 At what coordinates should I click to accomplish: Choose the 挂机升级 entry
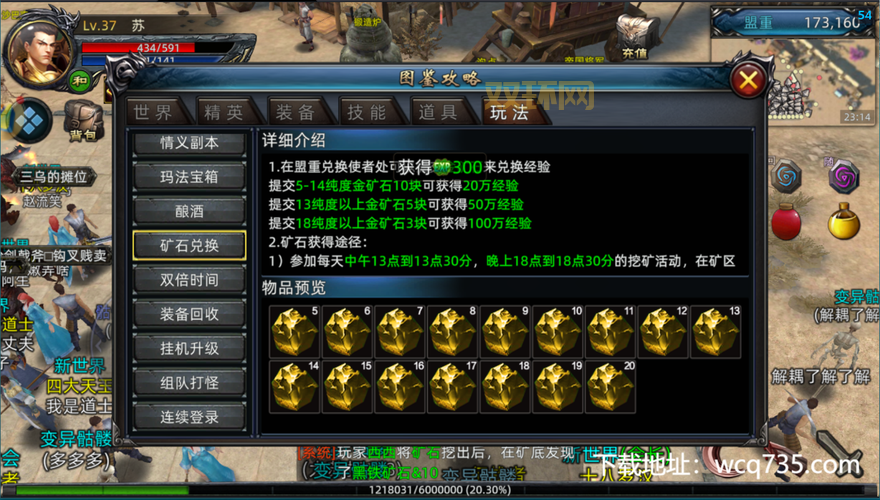pos(189,349)
